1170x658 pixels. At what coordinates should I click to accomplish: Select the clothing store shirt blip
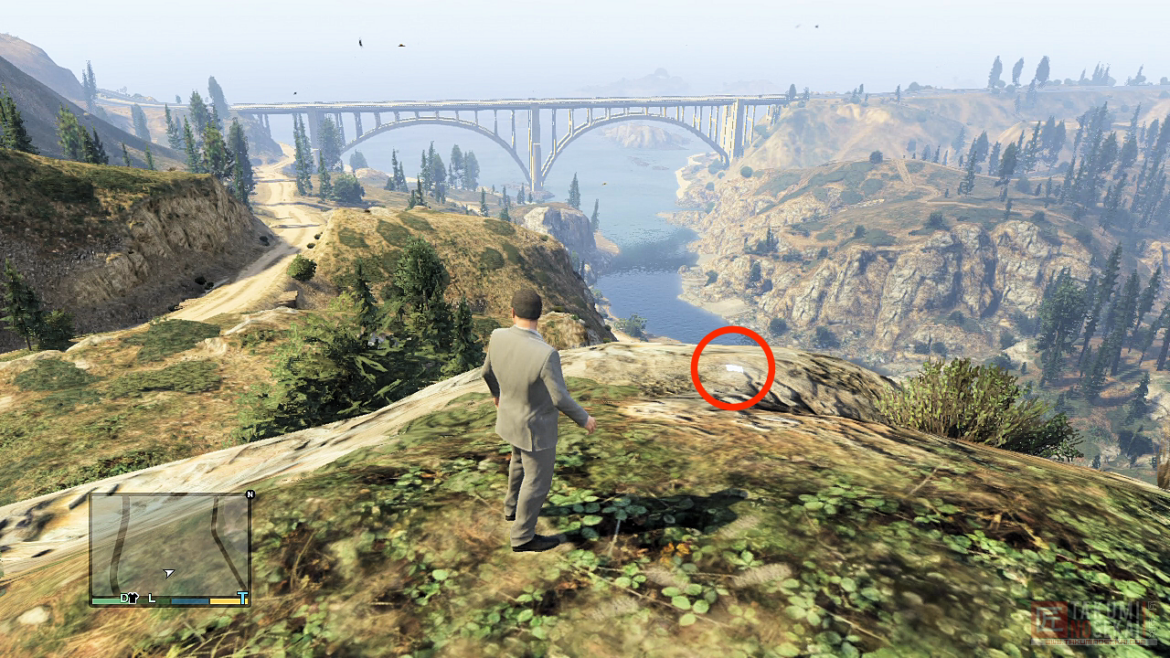[133, 598]
